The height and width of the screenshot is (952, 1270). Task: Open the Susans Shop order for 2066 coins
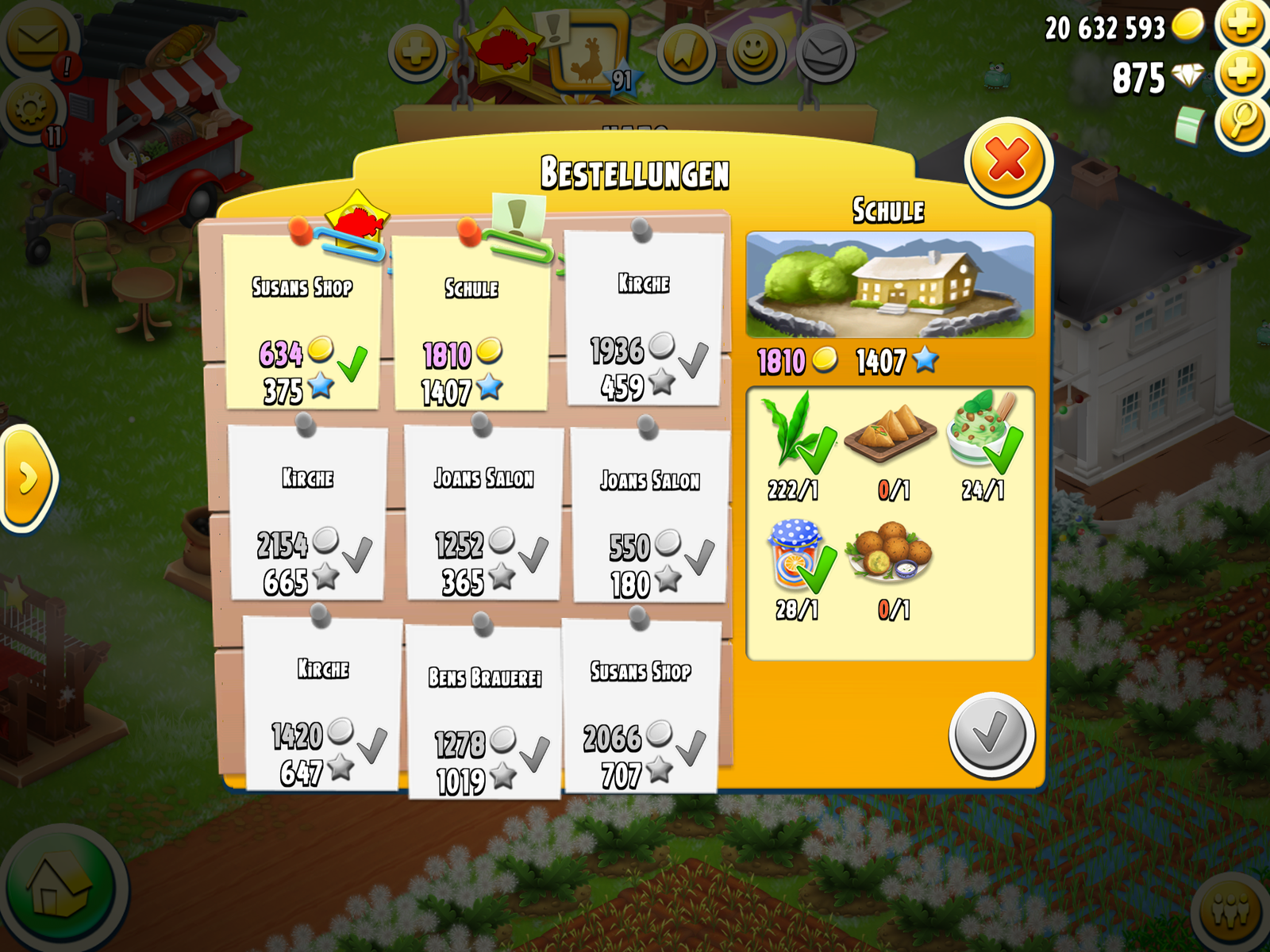click(640, 706)
